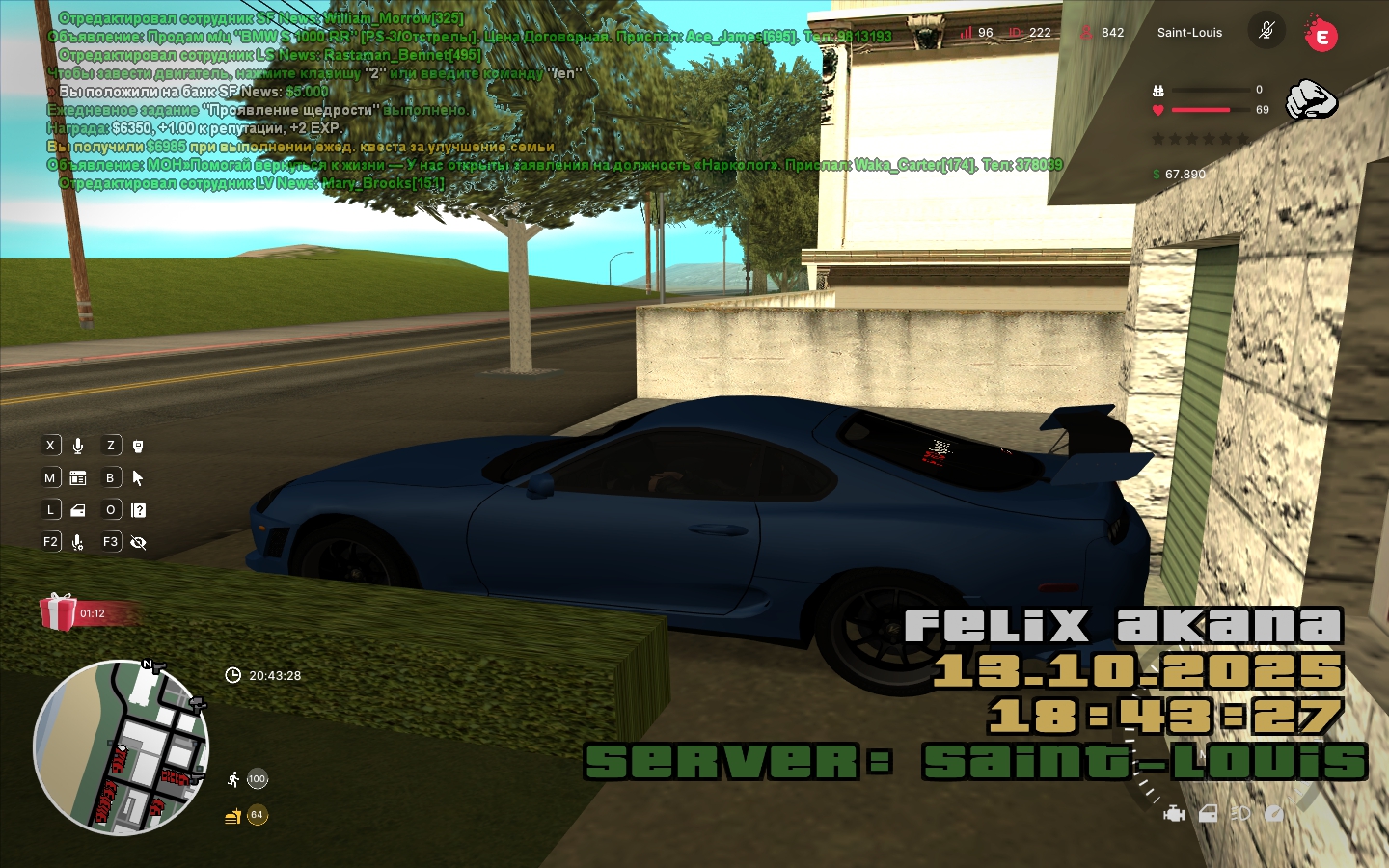This screenshot has width=1389, height=868.
Task: Click the Saint-Louis server name label
Action: pos(1189,33)
